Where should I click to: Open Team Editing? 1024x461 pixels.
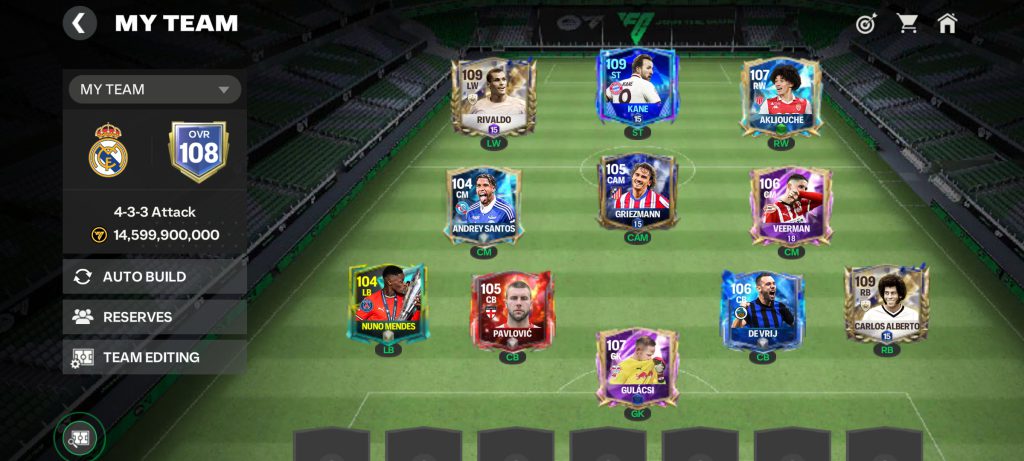155,357
